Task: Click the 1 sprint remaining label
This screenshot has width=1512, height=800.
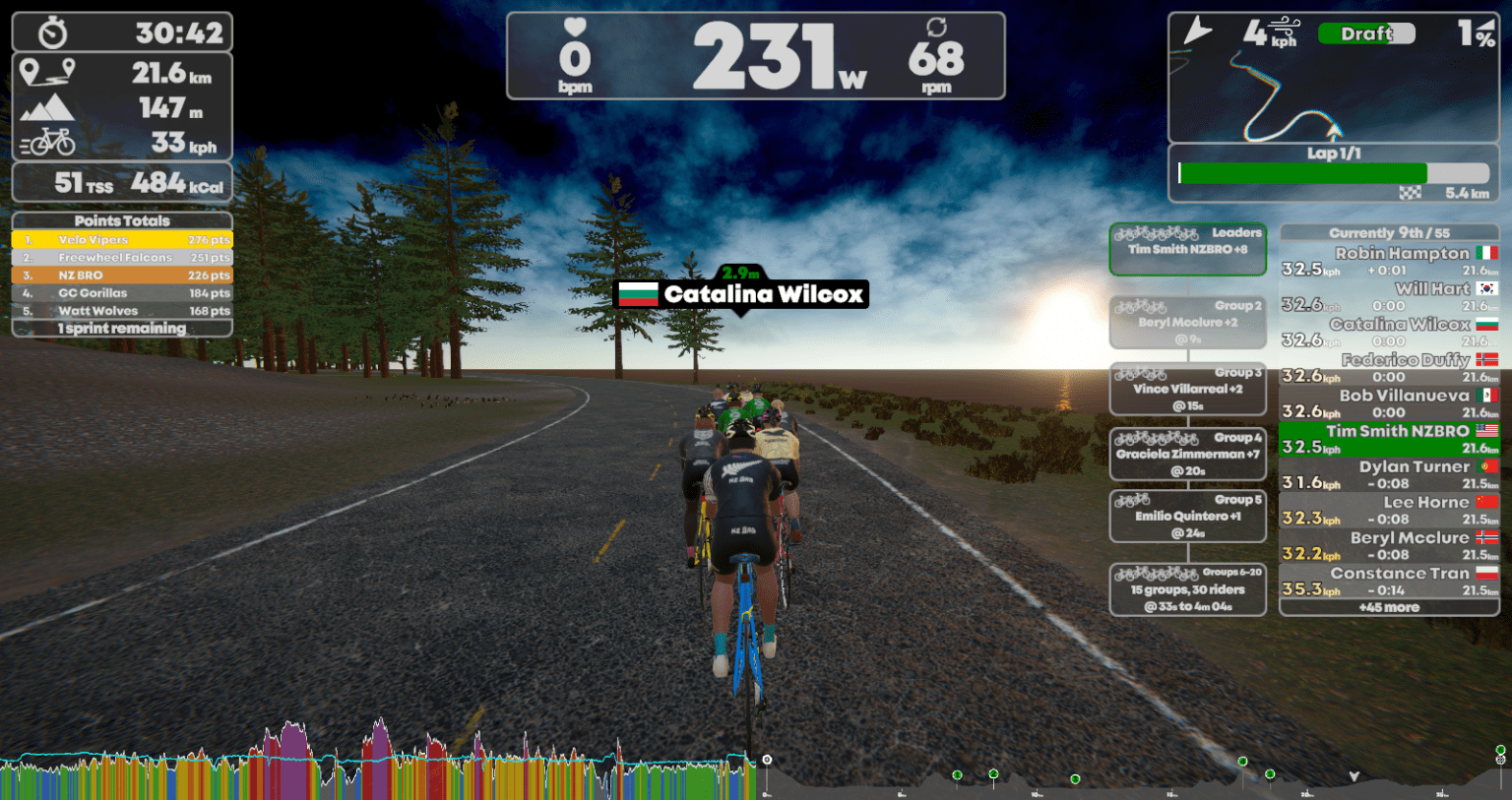Action: [121, 328]
